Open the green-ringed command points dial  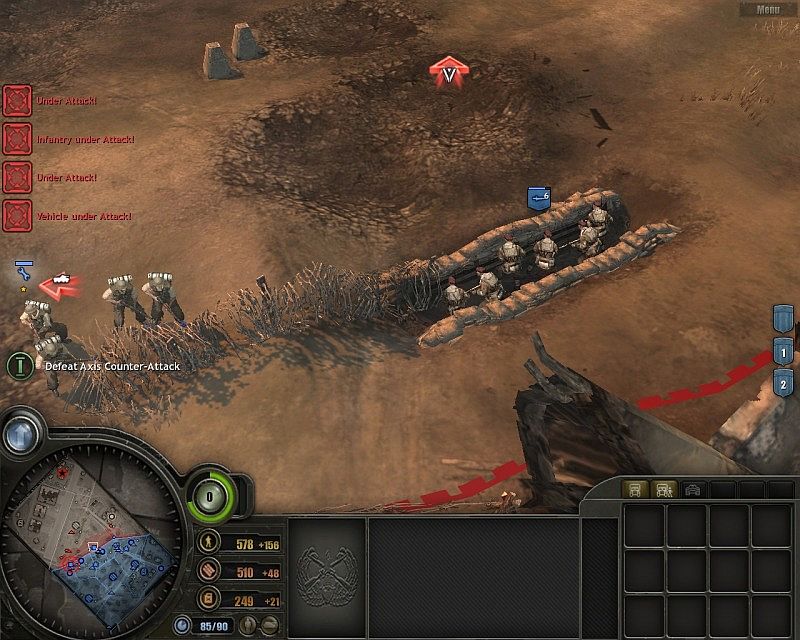(211, 494)
